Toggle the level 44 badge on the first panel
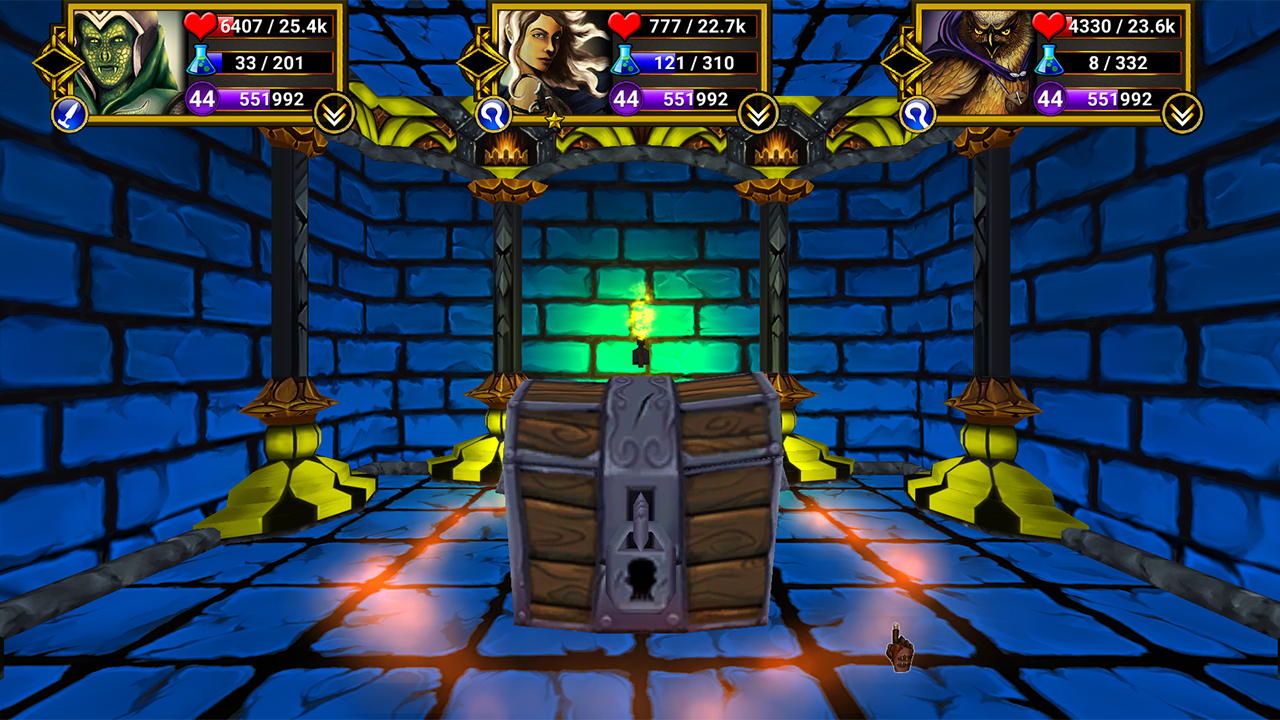Image resolution: width=1280 pixels, height=720 pixels. coord(200,100)
